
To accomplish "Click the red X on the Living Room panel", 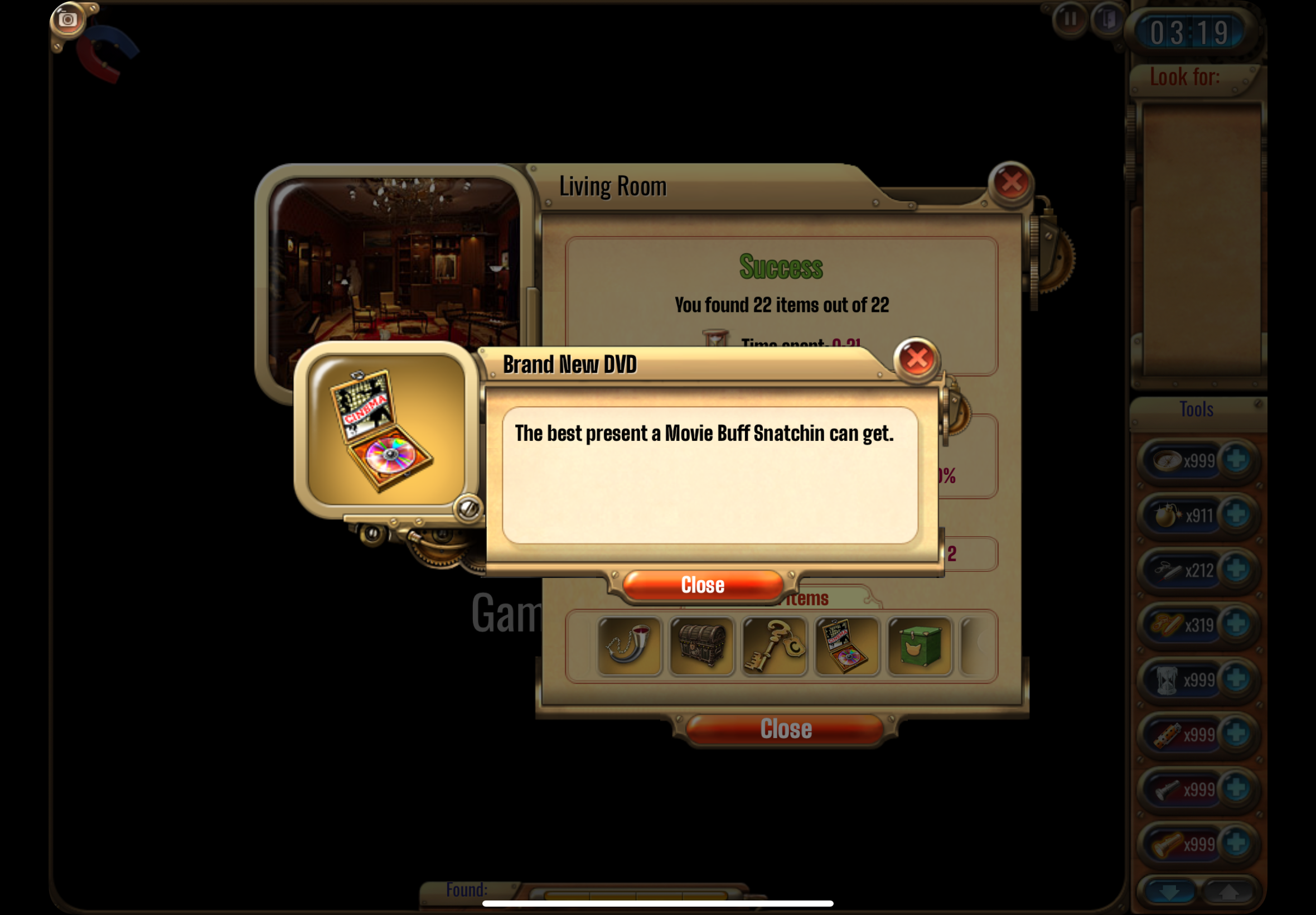I will 1011,182.
